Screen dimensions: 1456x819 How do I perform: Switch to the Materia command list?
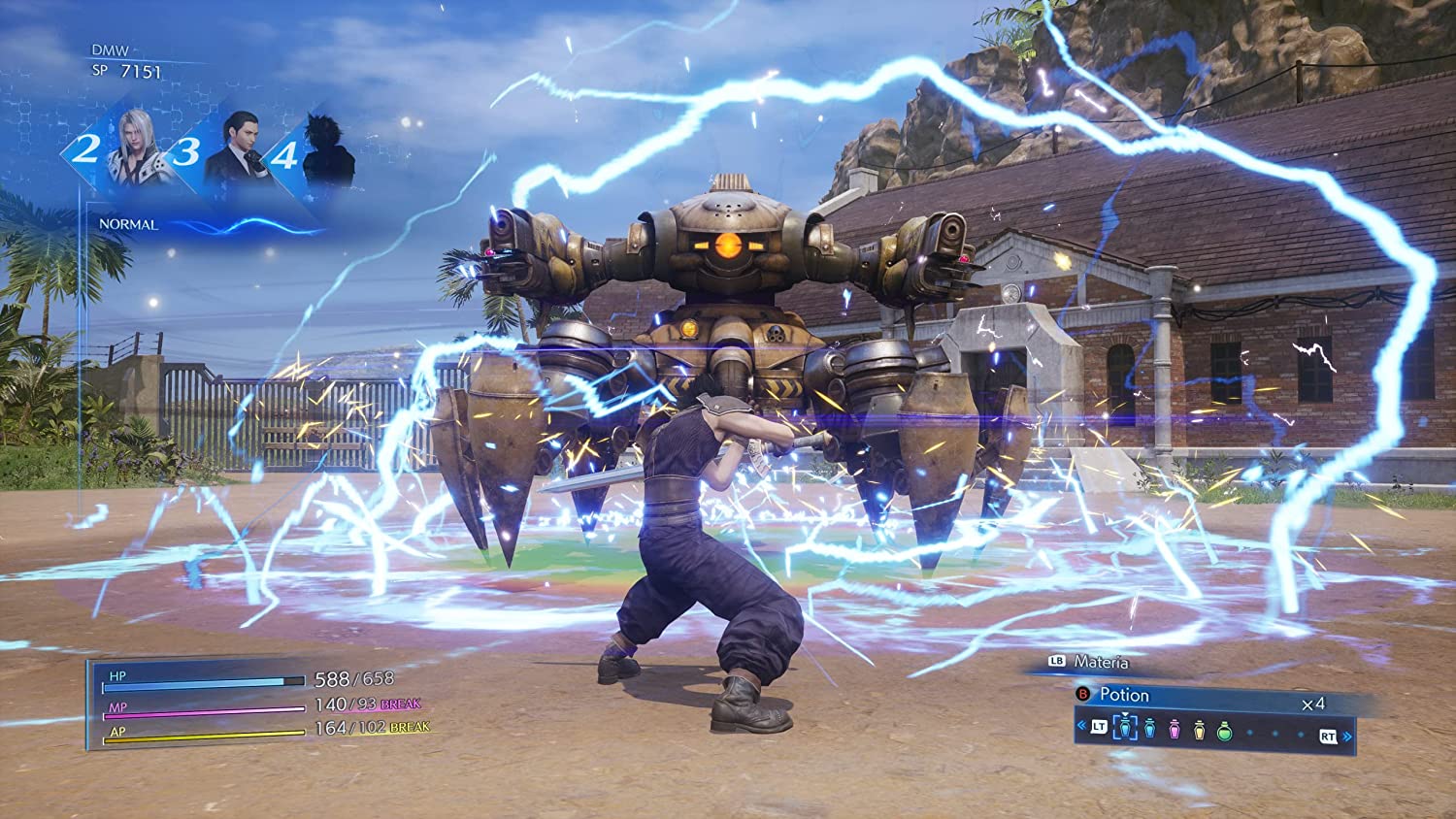click(1101, 662)
